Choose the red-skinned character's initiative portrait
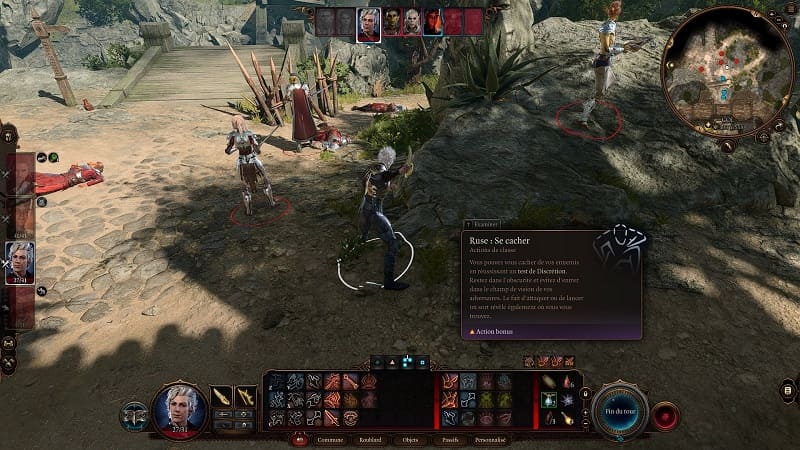Viewport: 800px width, 450px height. (x=433, y=22)
